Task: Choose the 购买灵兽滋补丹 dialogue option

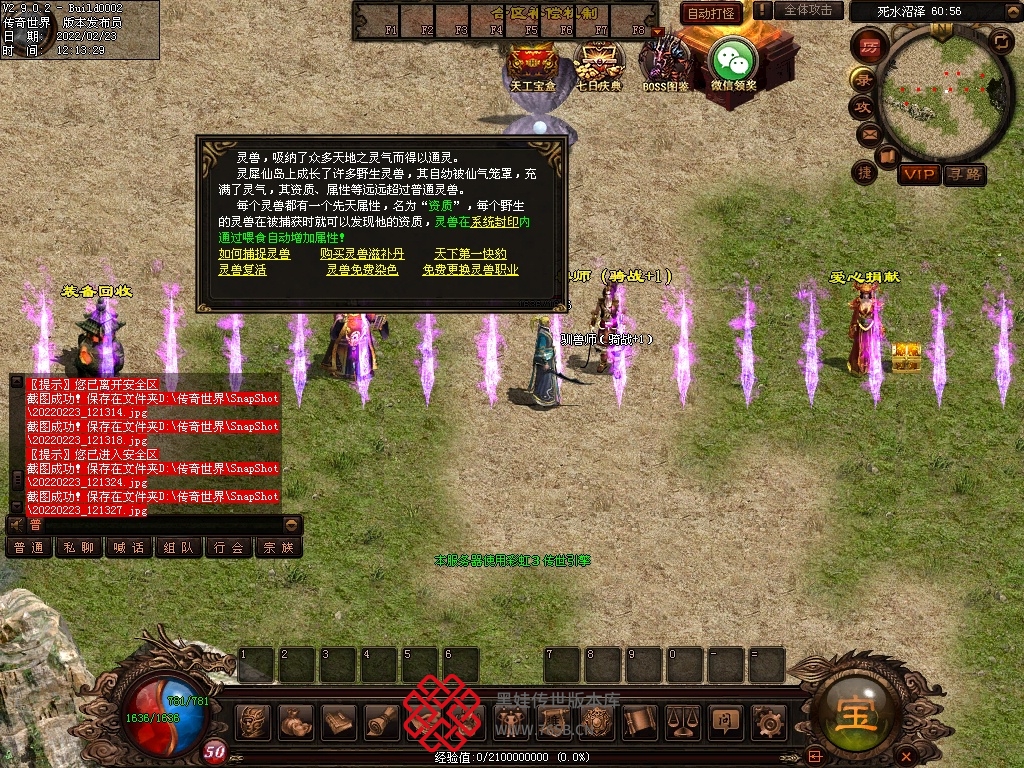Action: [x=362, y=254]
